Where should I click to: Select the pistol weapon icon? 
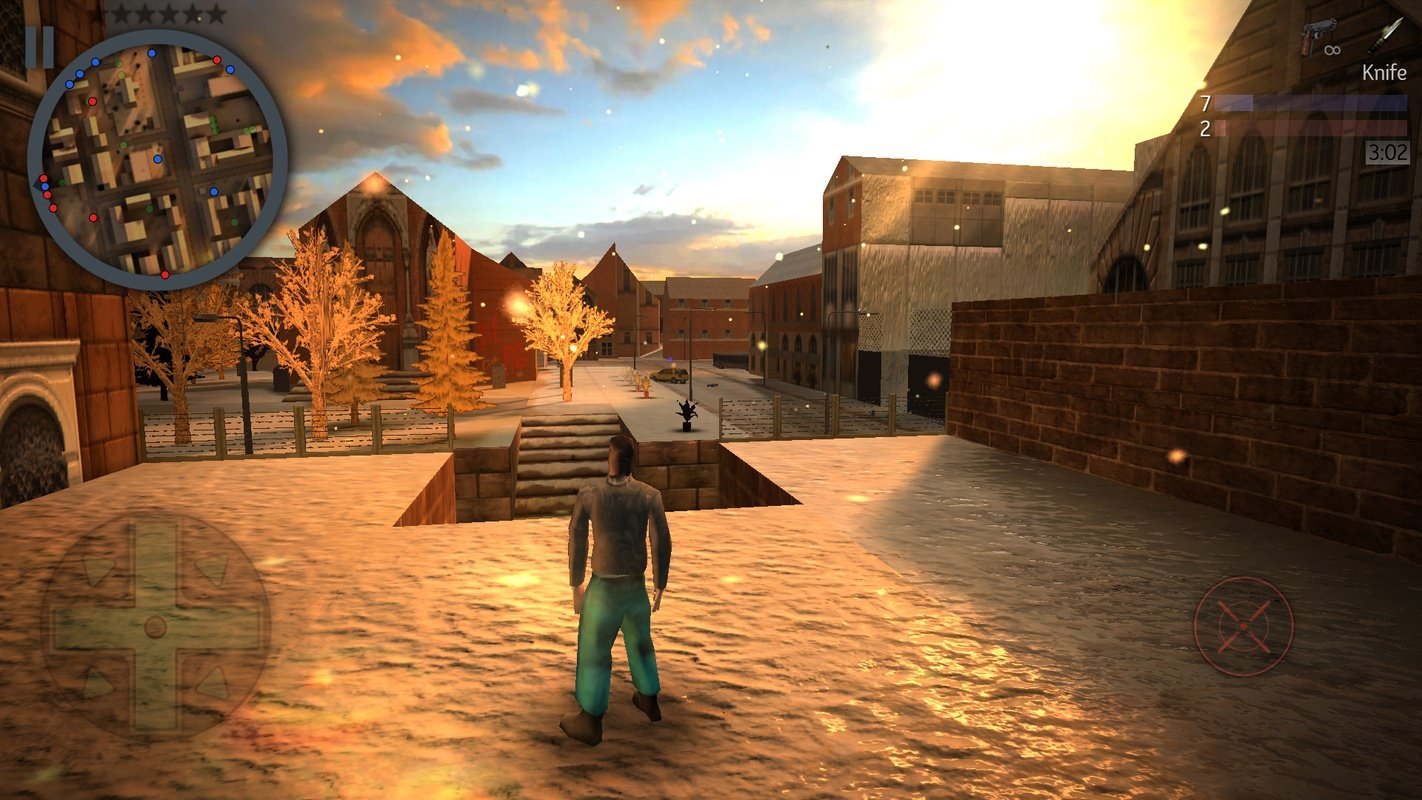(x=1318, y=34)
